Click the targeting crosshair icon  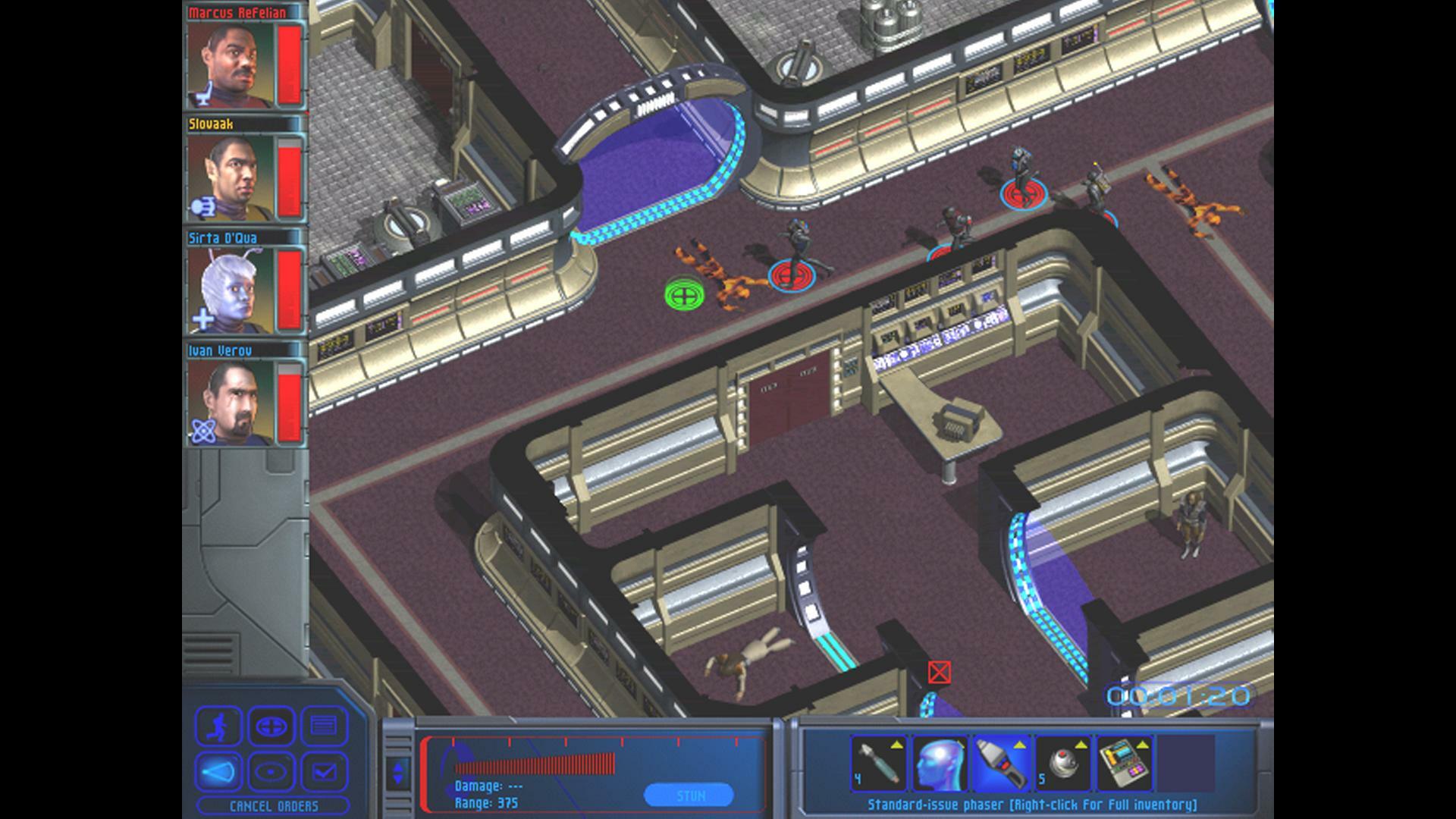[271, 726]
